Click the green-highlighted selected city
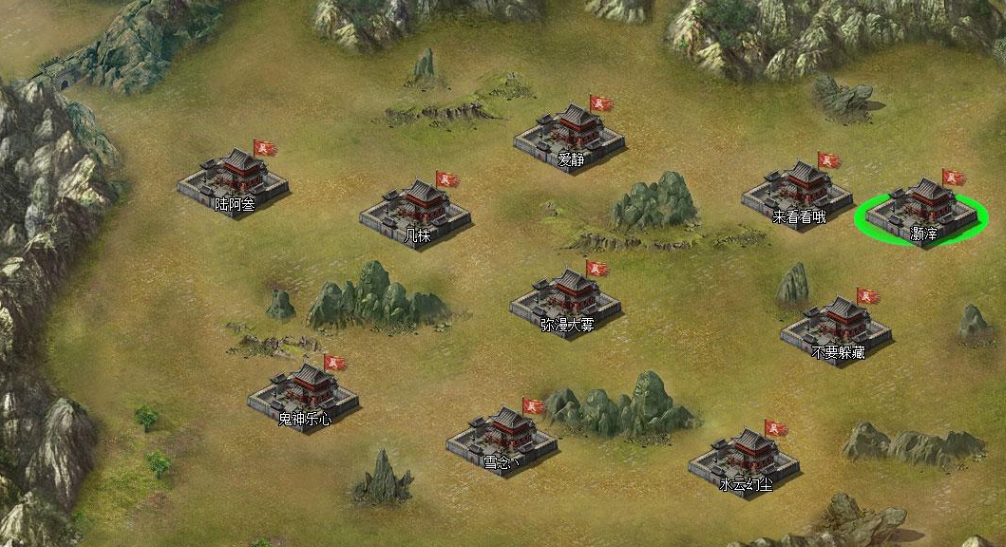 point(922,210)
